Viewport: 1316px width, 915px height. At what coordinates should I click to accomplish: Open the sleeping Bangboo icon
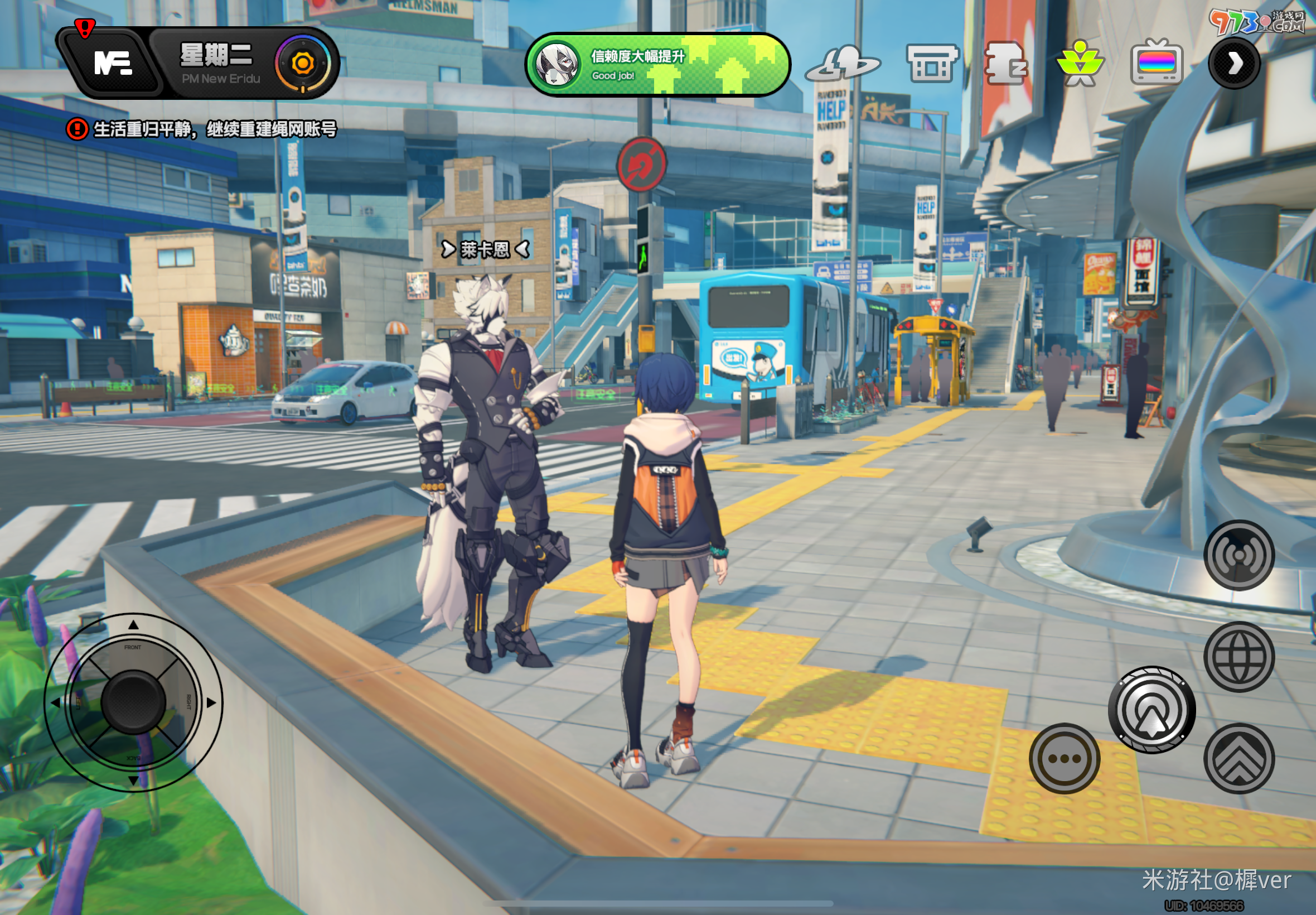(x=1005, y=64)
